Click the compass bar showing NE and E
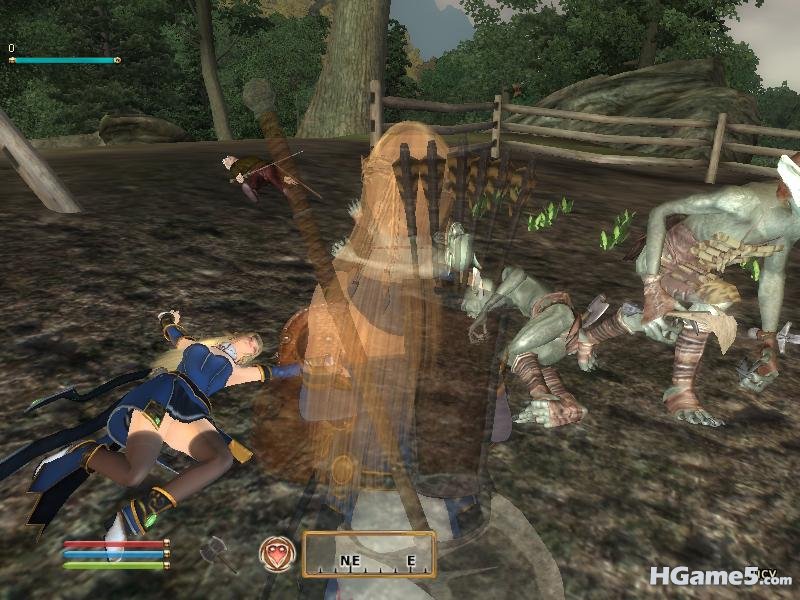 (369, 555)
